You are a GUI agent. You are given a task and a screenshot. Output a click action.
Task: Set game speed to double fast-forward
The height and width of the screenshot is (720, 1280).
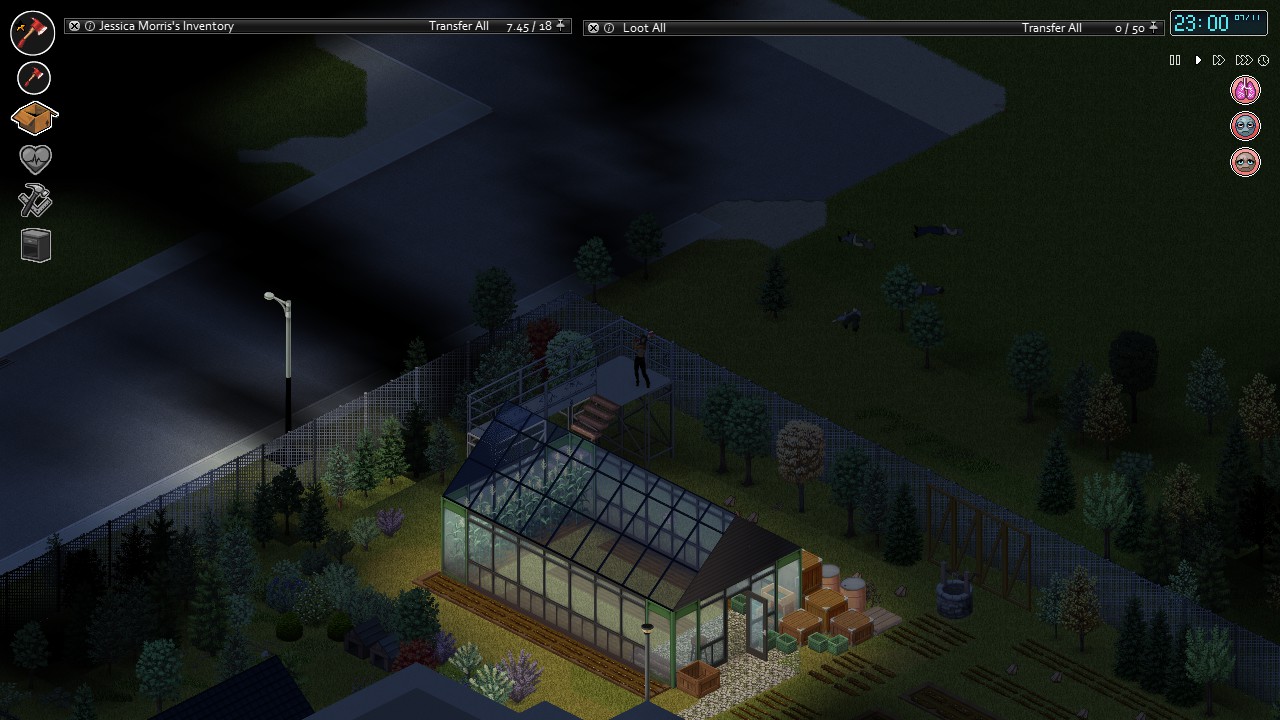coord(1219,61)
